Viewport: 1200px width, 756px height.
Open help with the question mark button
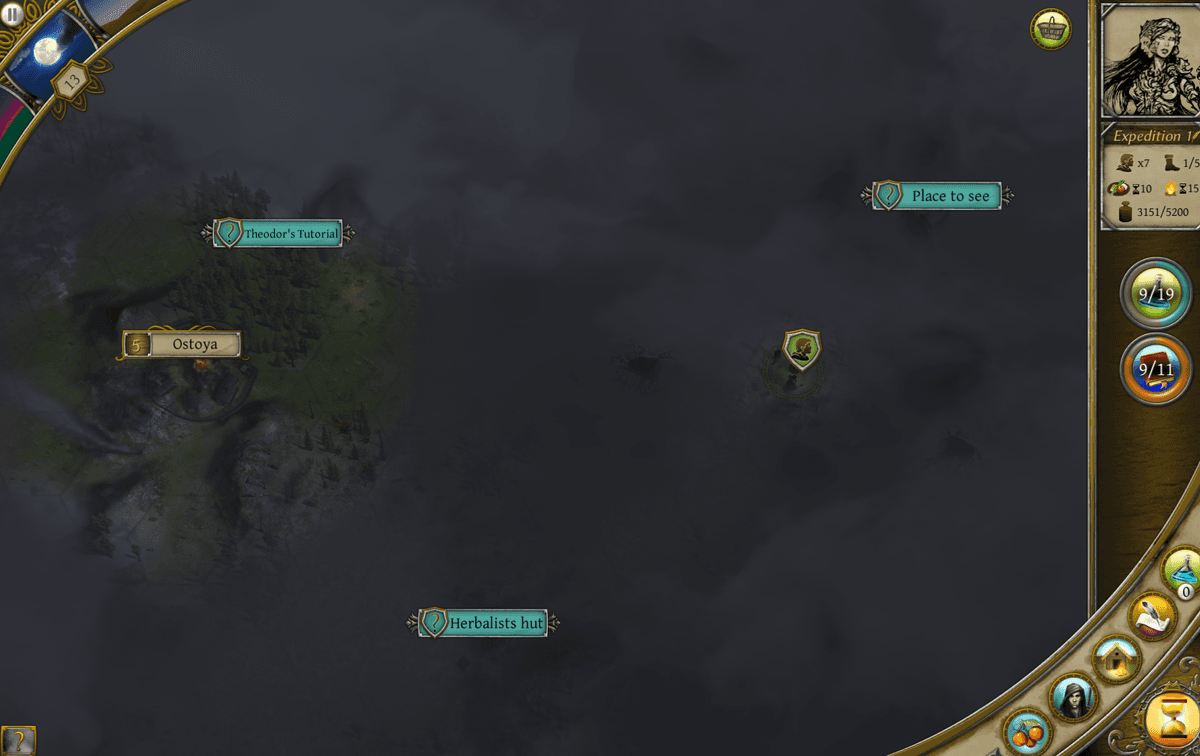[x=18, y=741]
